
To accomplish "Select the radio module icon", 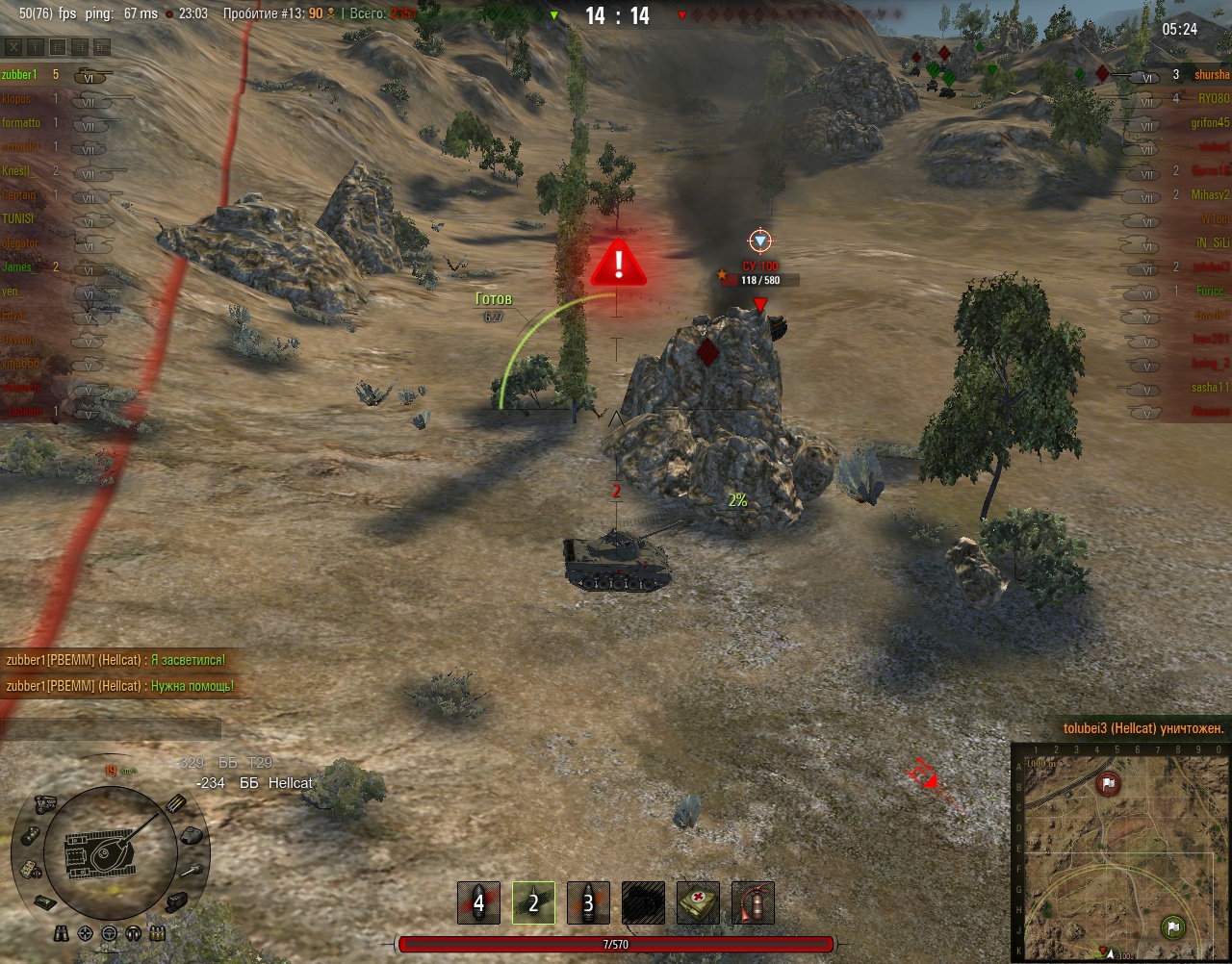I will (x=28, y=869).
